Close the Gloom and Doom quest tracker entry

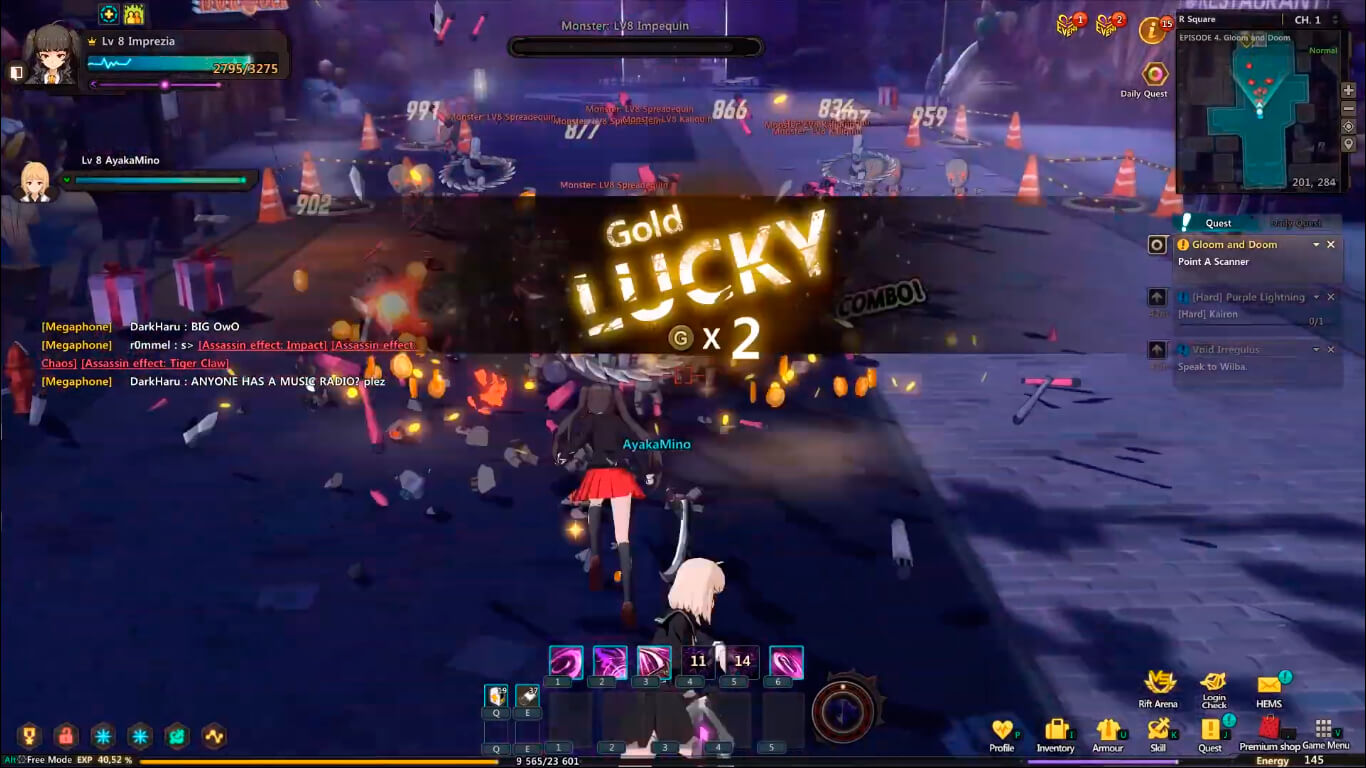click(x=1331, y=245)
